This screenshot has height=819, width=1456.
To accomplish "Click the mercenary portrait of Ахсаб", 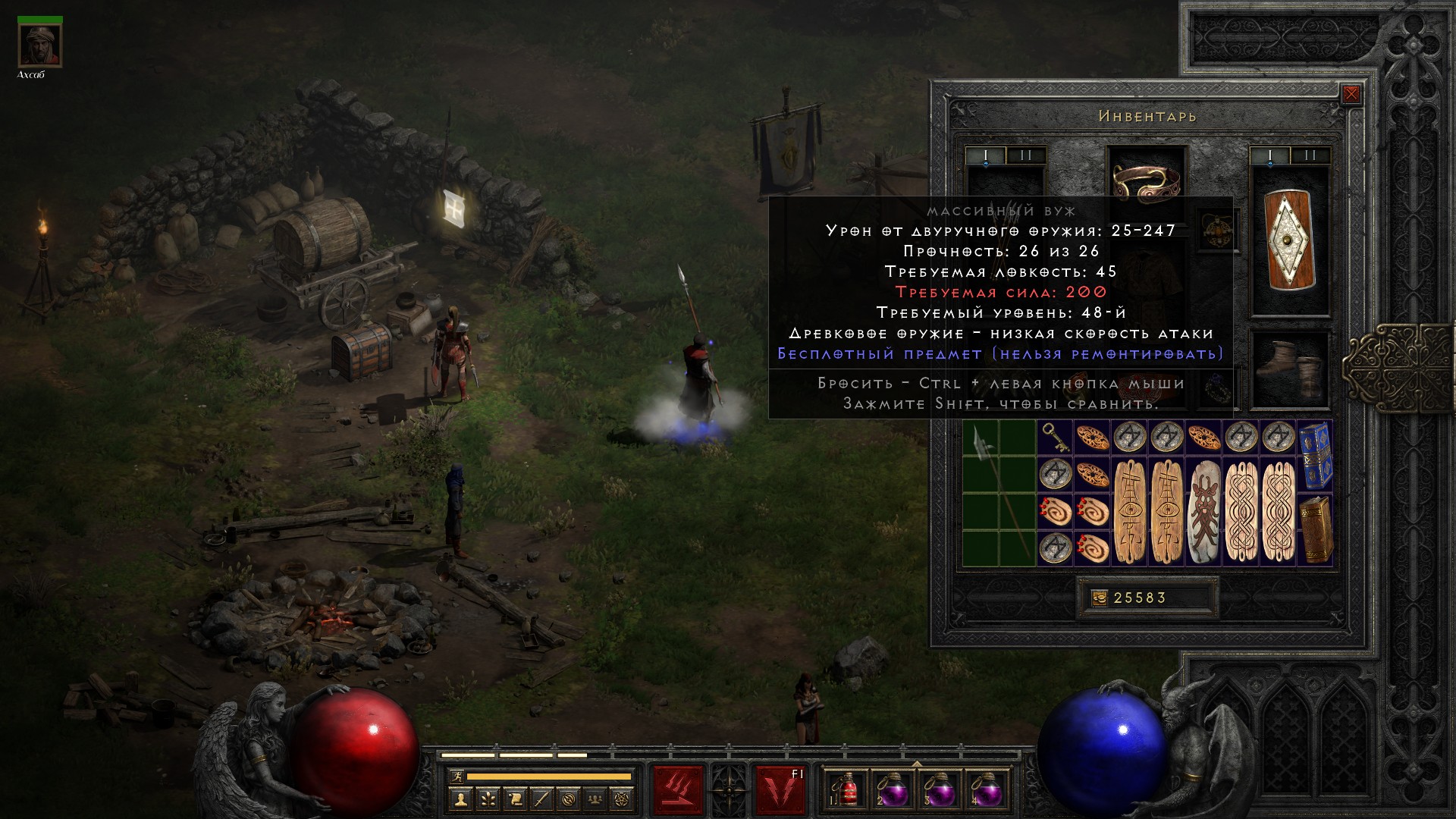I will [x=39, y=45].
